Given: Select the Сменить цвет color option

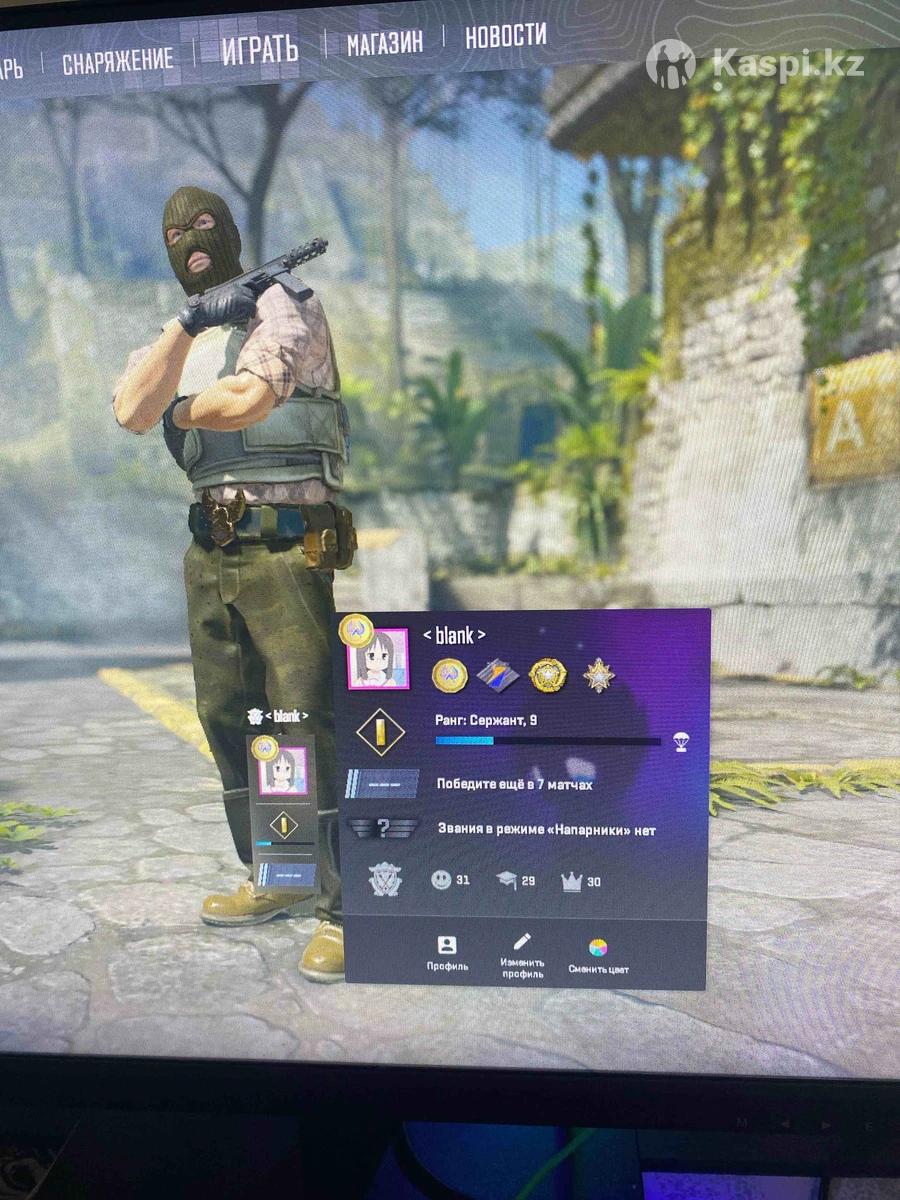Looking at the screenshot, I should click(x=598, y=956).
